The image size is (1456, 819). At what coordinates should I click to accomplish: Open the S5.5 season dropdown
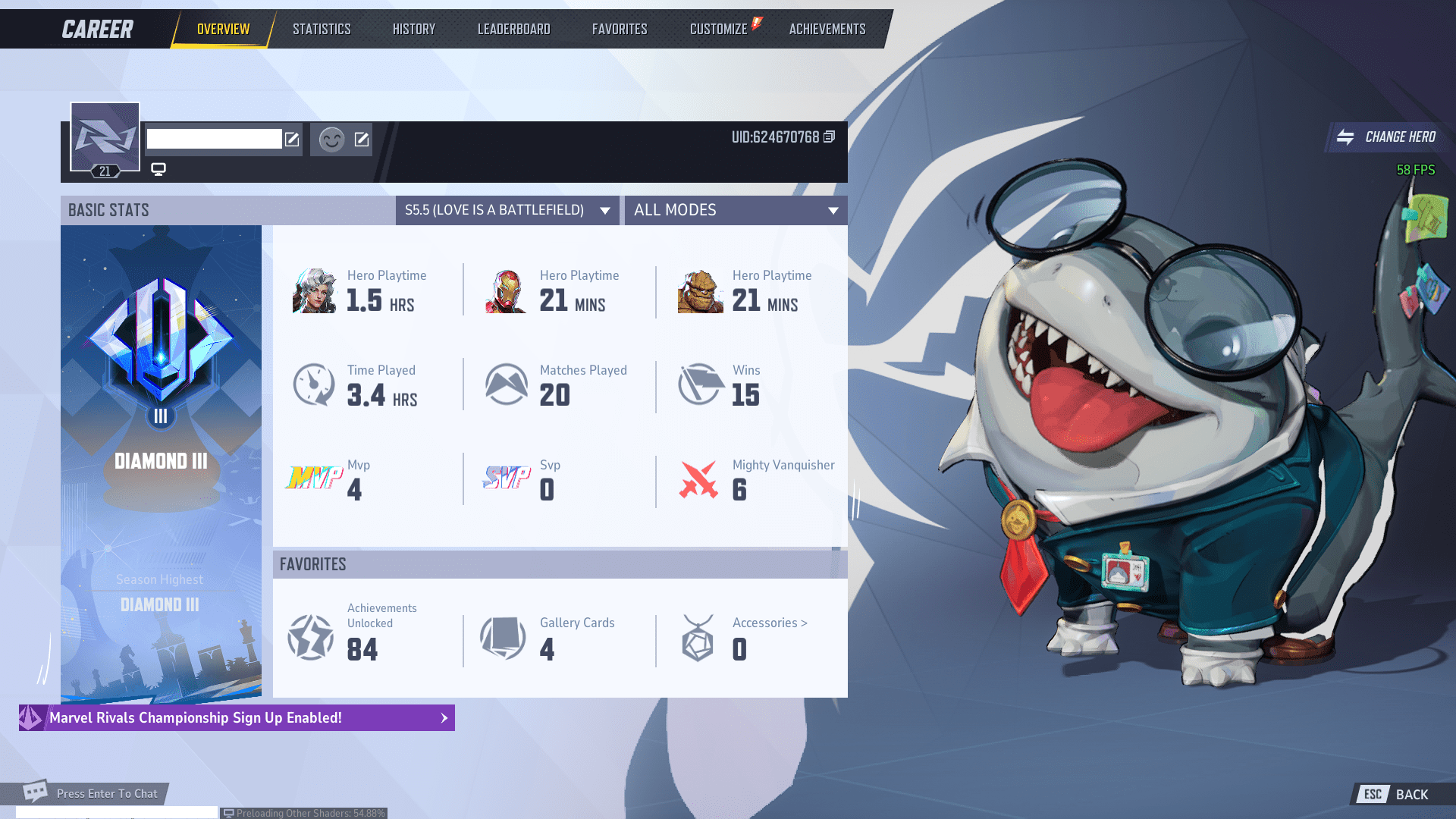pyautogui.click(x=507, y=210)
